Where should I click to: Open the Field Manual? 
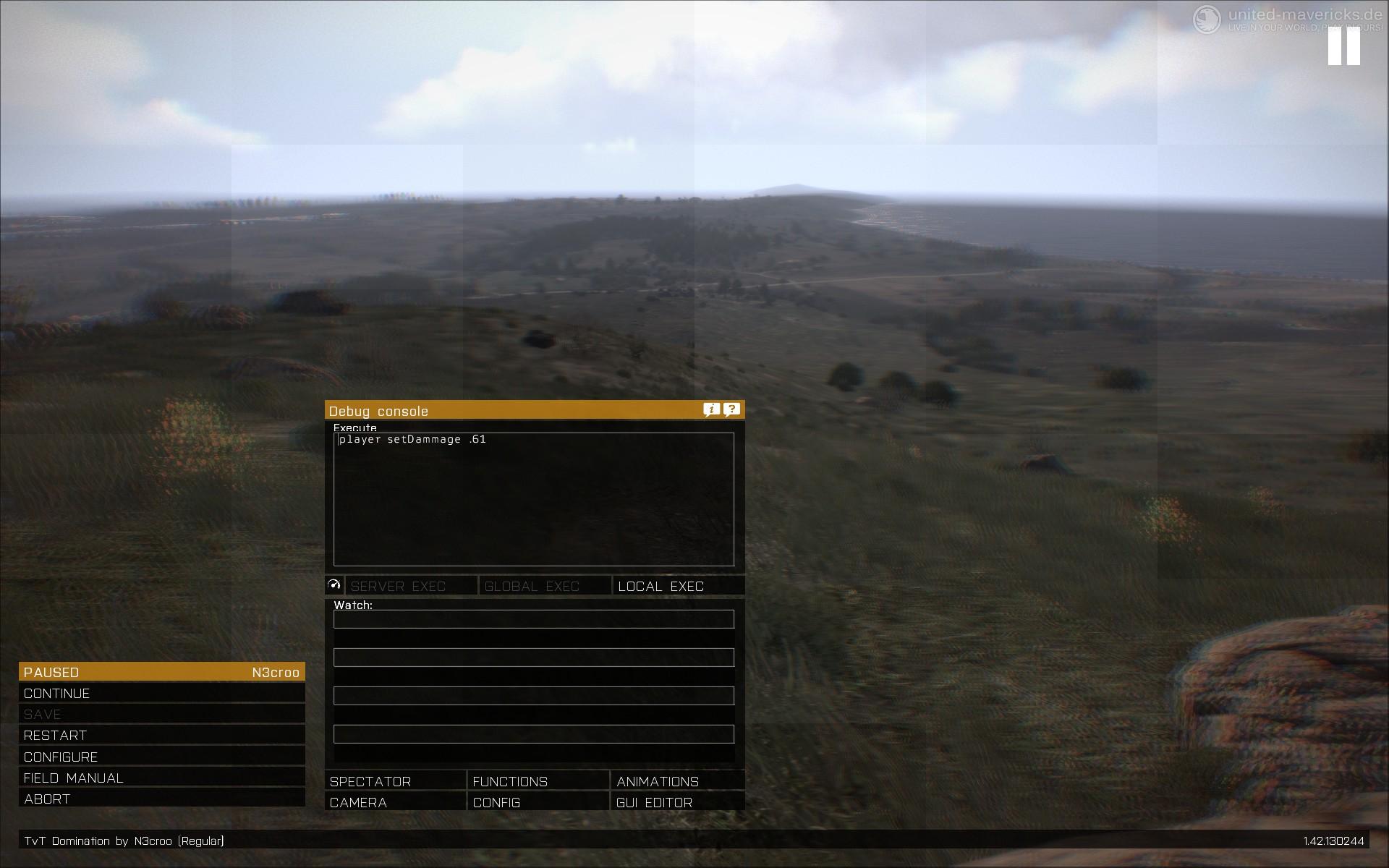[161, 778]
